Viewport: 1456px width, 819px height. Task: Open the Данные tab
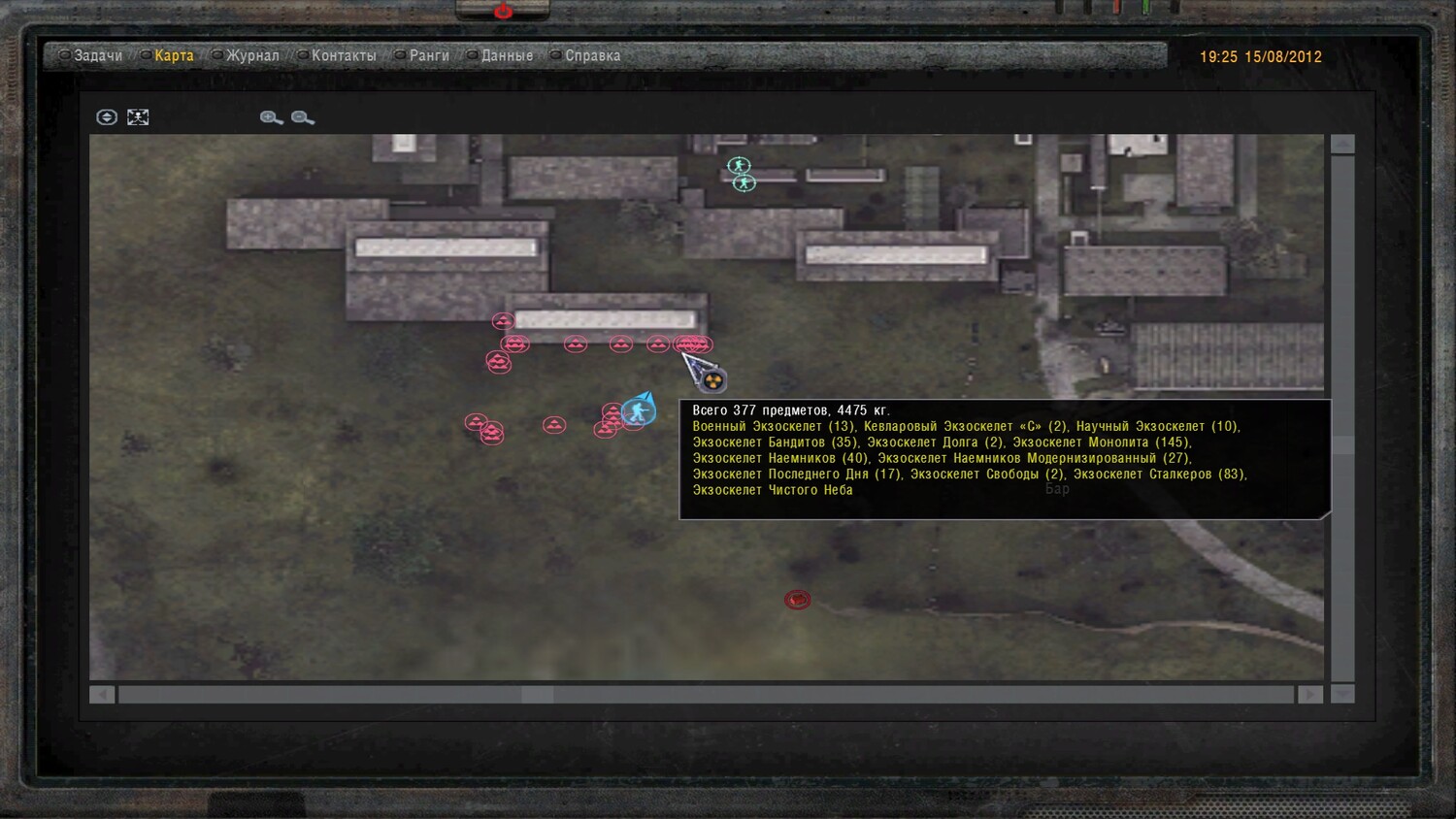click(x=507, y=56)
